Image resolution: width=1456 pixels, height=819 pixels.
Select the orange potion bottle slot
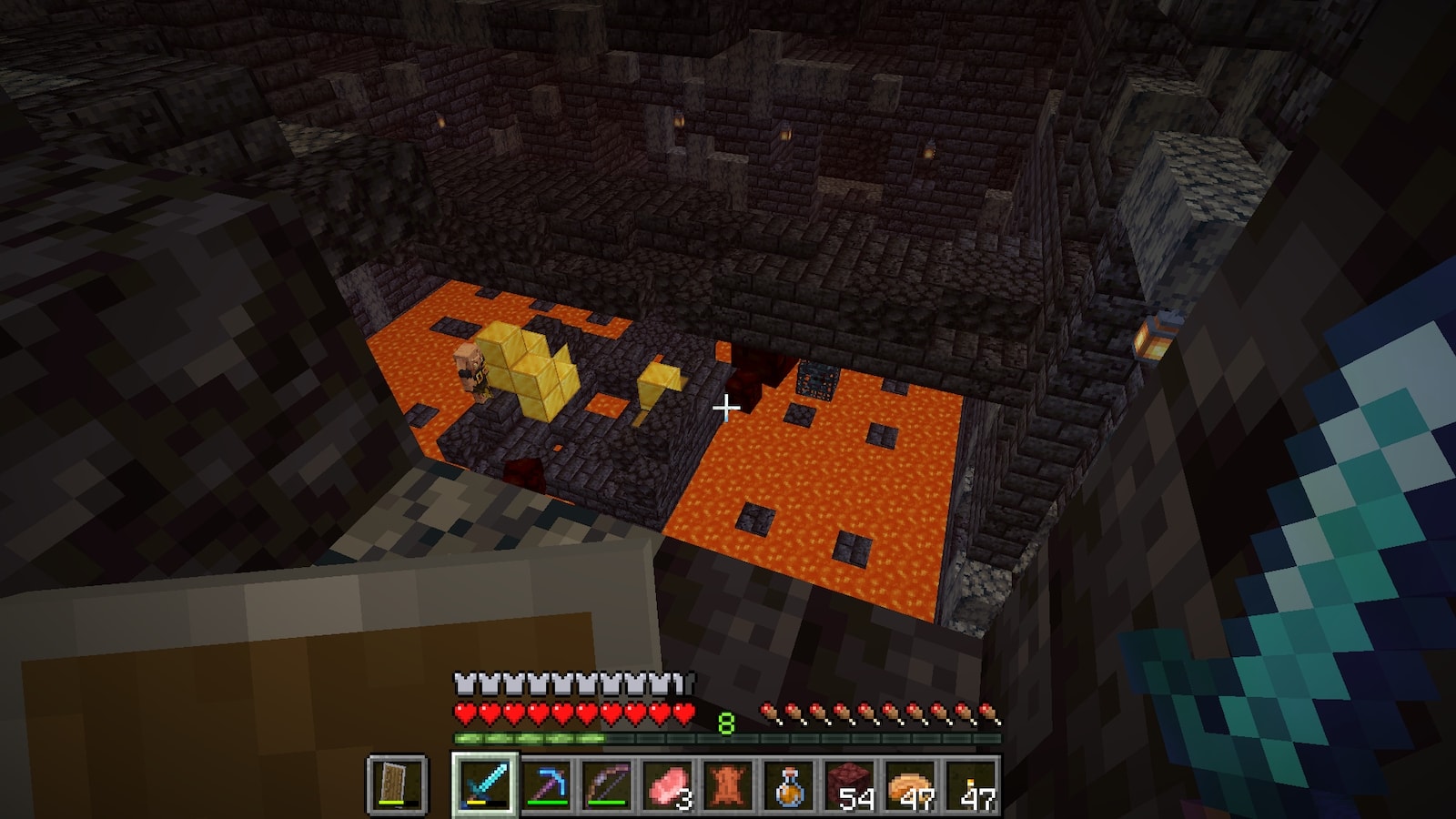[x=788, y=784]
